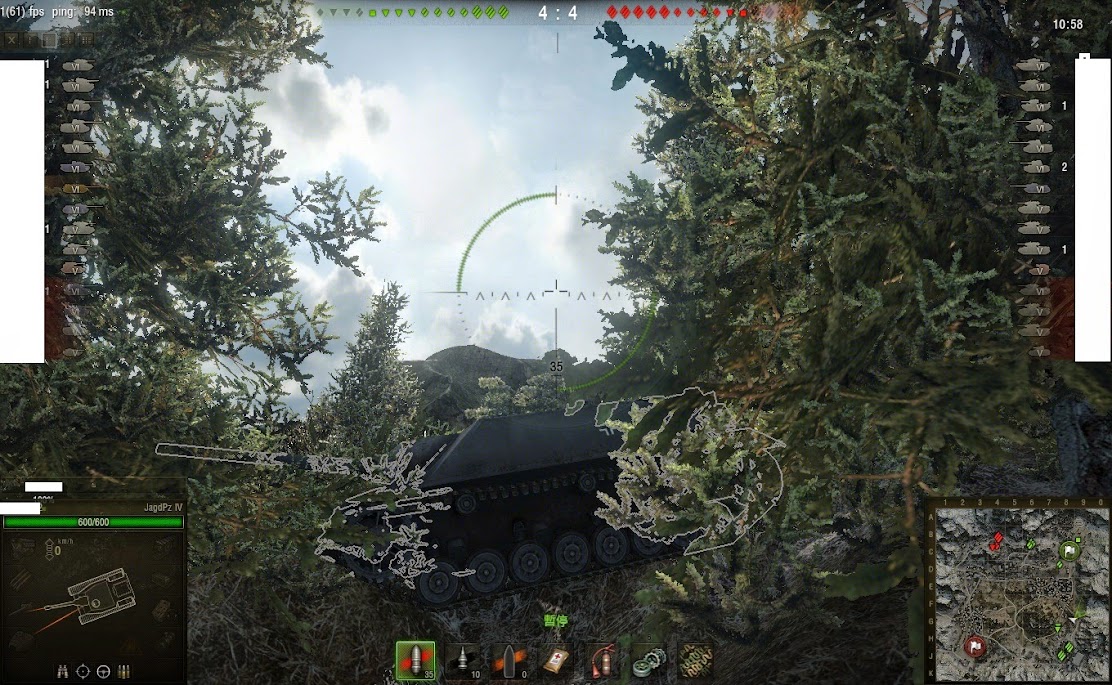Screen dimensions: 1112x685
Task: Hide the player list with the X button
Action: point(12,40)
